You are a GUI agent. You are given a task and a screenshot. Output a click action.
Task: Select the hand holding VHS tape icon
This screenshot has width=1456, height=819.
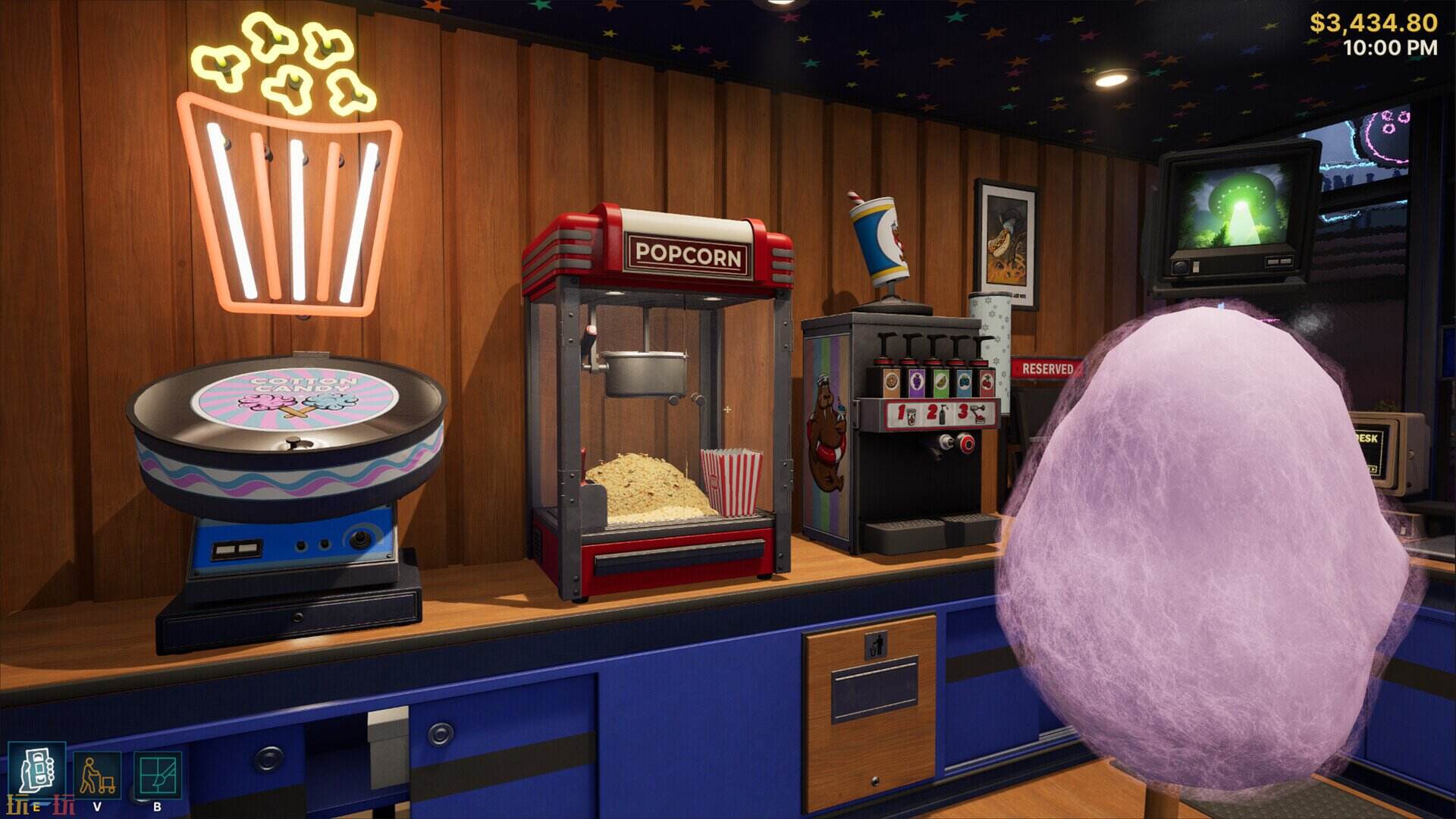click(36, 769)
